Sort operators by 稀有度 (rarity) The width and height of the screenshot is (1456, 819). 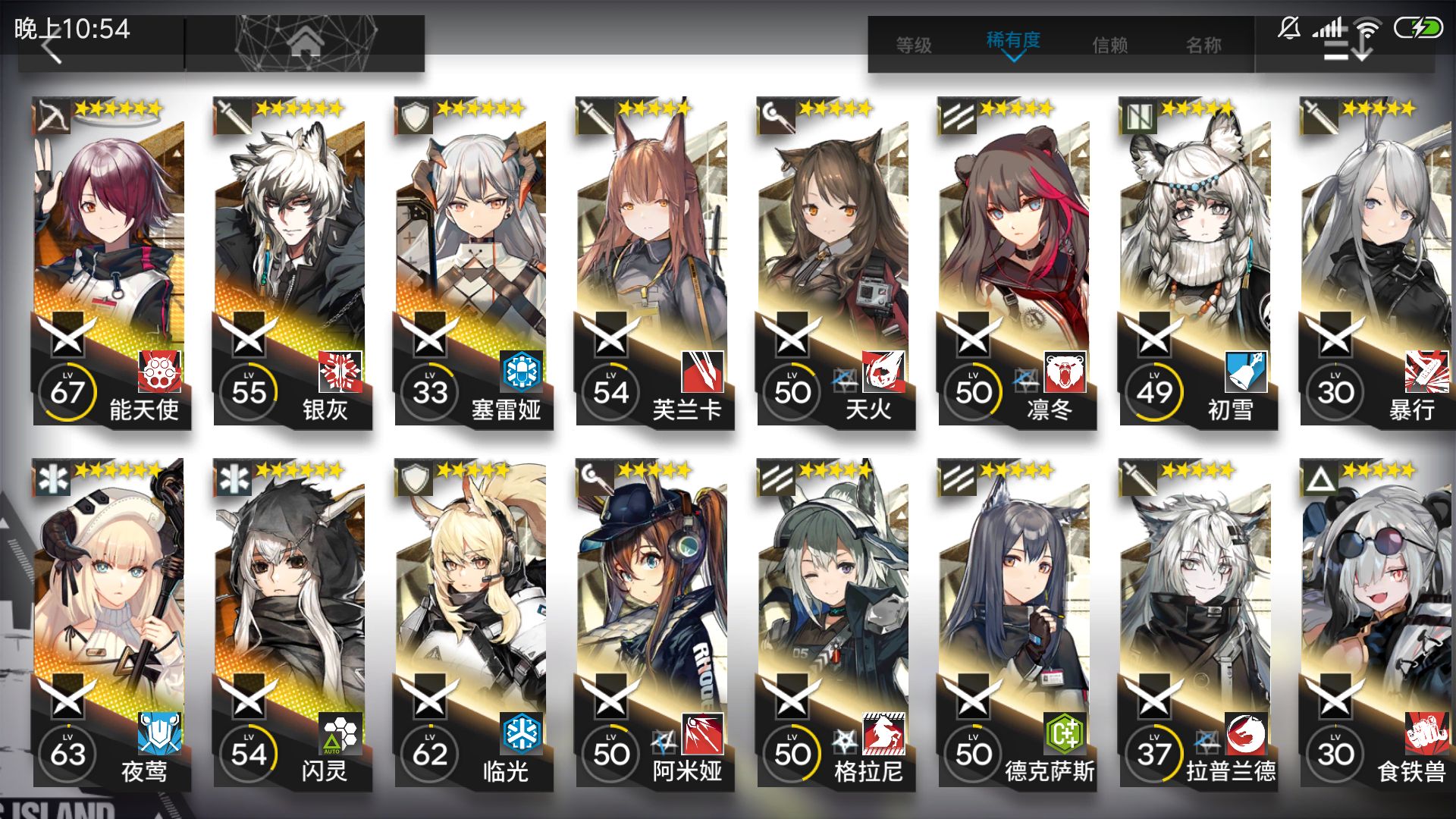click(1013, 42)
